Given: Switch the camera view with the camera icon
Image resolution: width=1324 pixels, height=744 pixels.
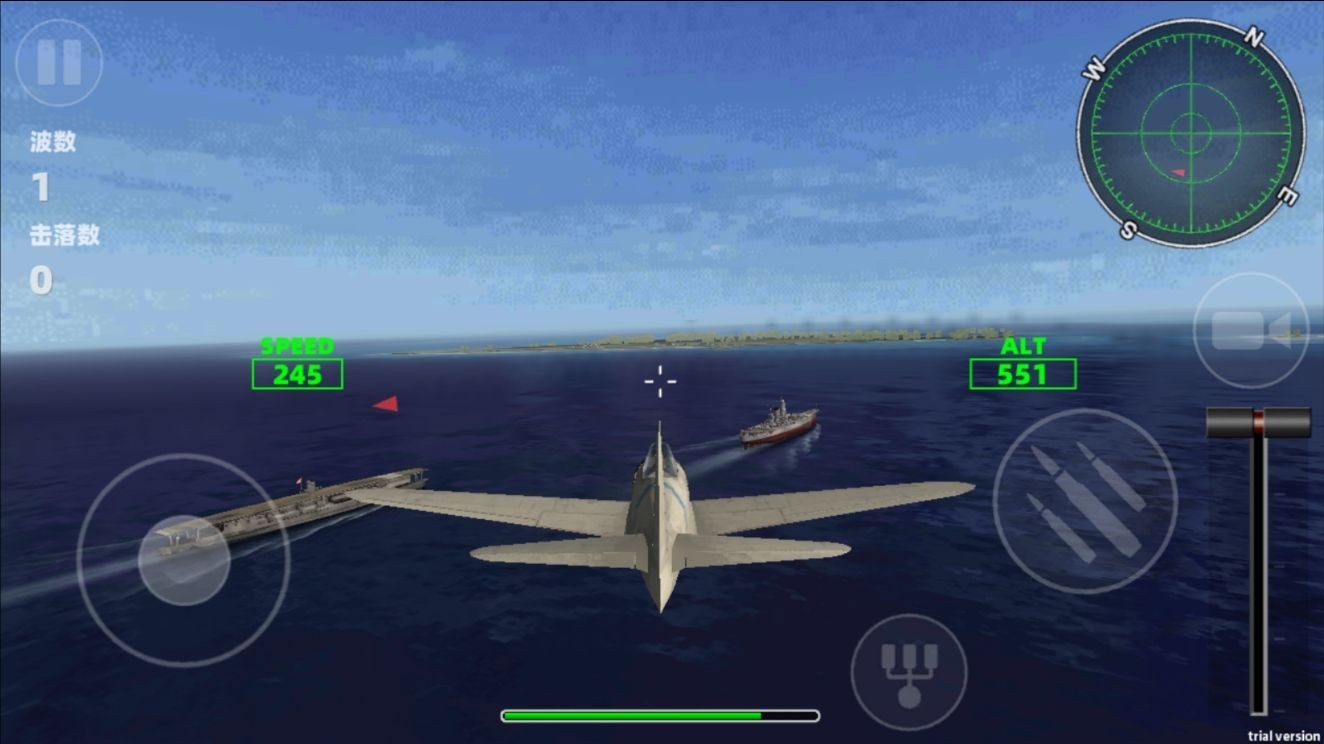Looking at the screenshot, I should coord(1250,330).
